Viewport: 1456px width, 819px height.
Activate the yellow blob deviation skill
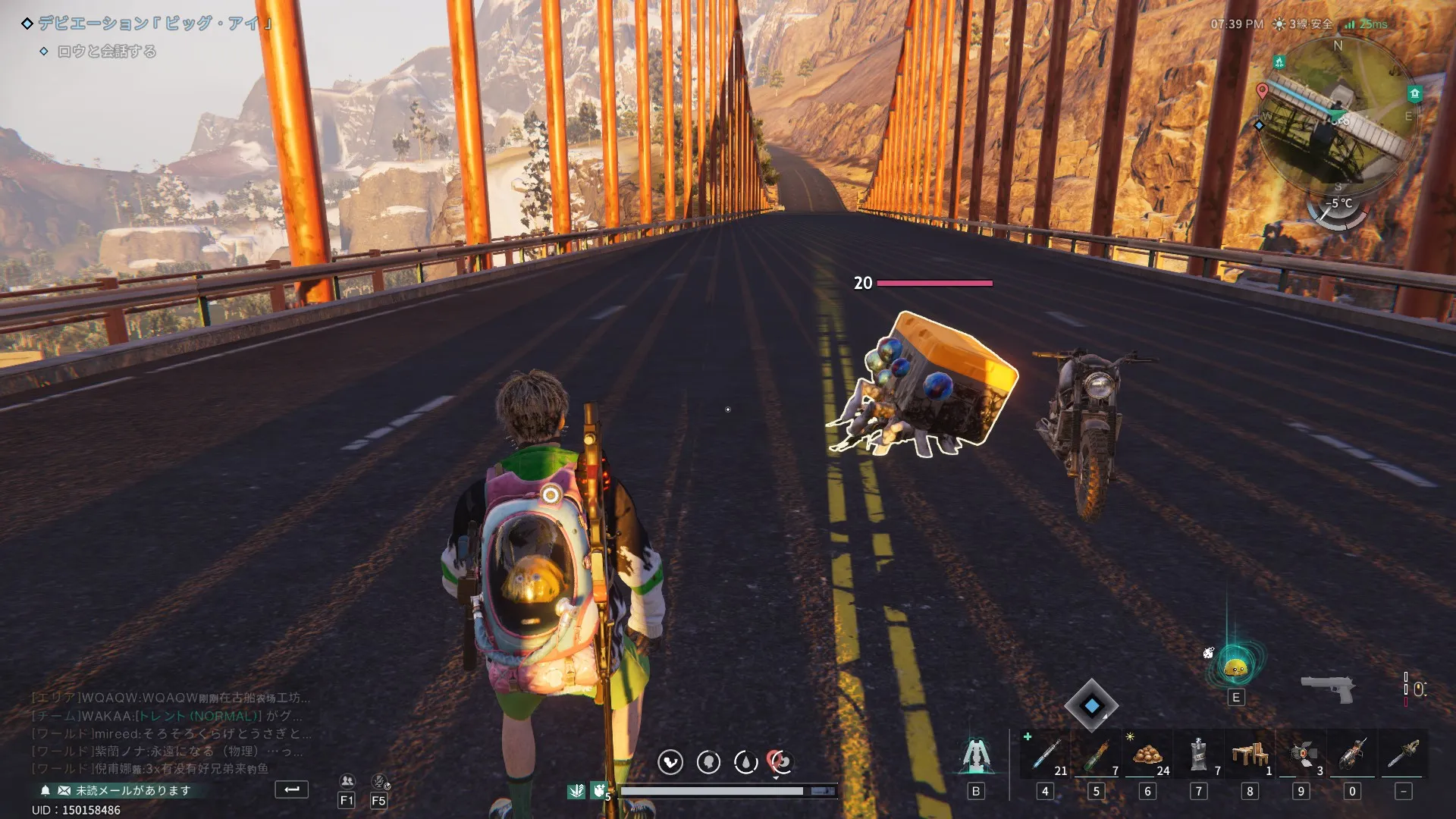point(1236,667)
